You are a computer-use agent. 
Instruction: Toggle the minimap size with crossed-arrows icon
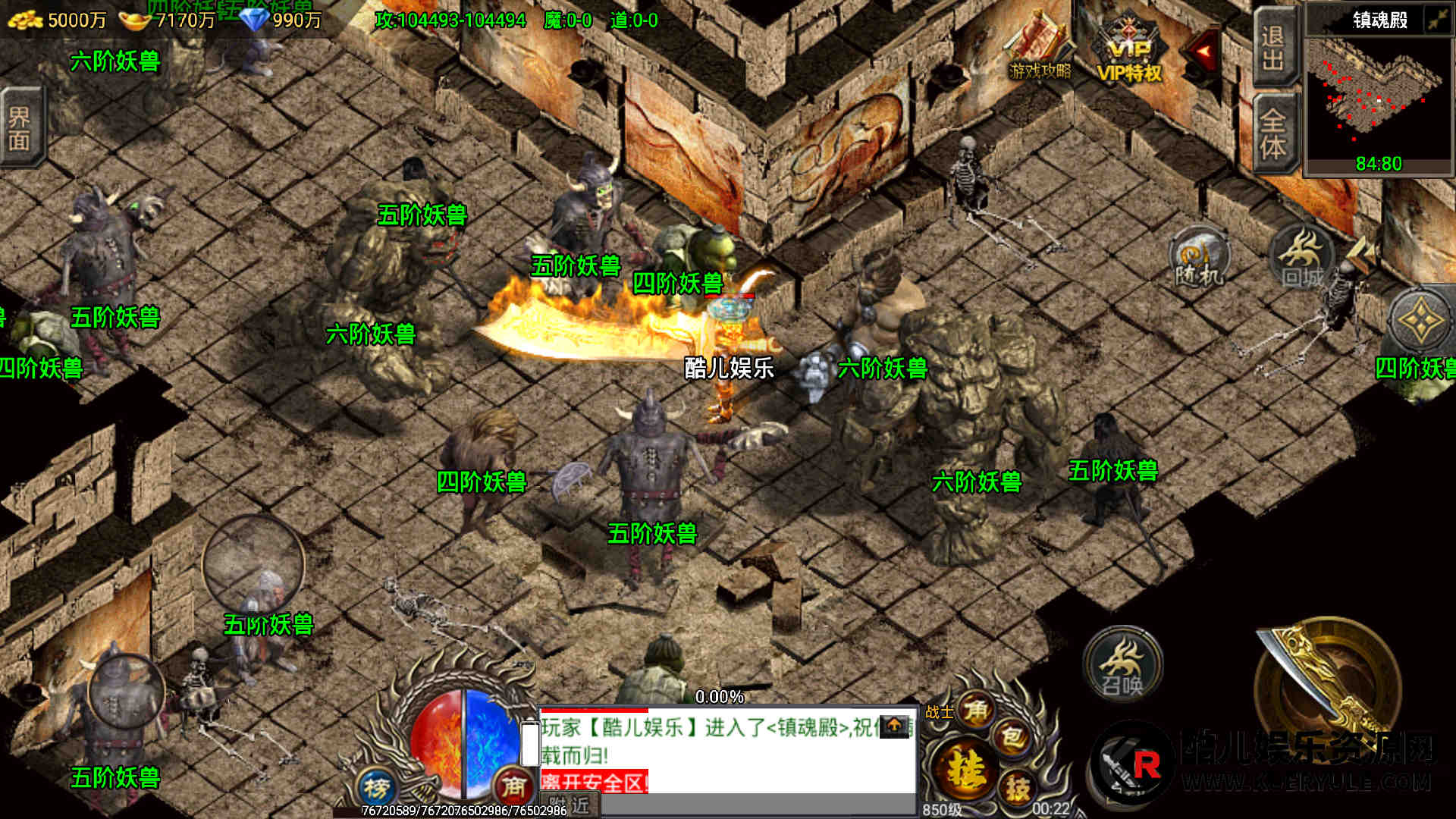[1436, 20]
